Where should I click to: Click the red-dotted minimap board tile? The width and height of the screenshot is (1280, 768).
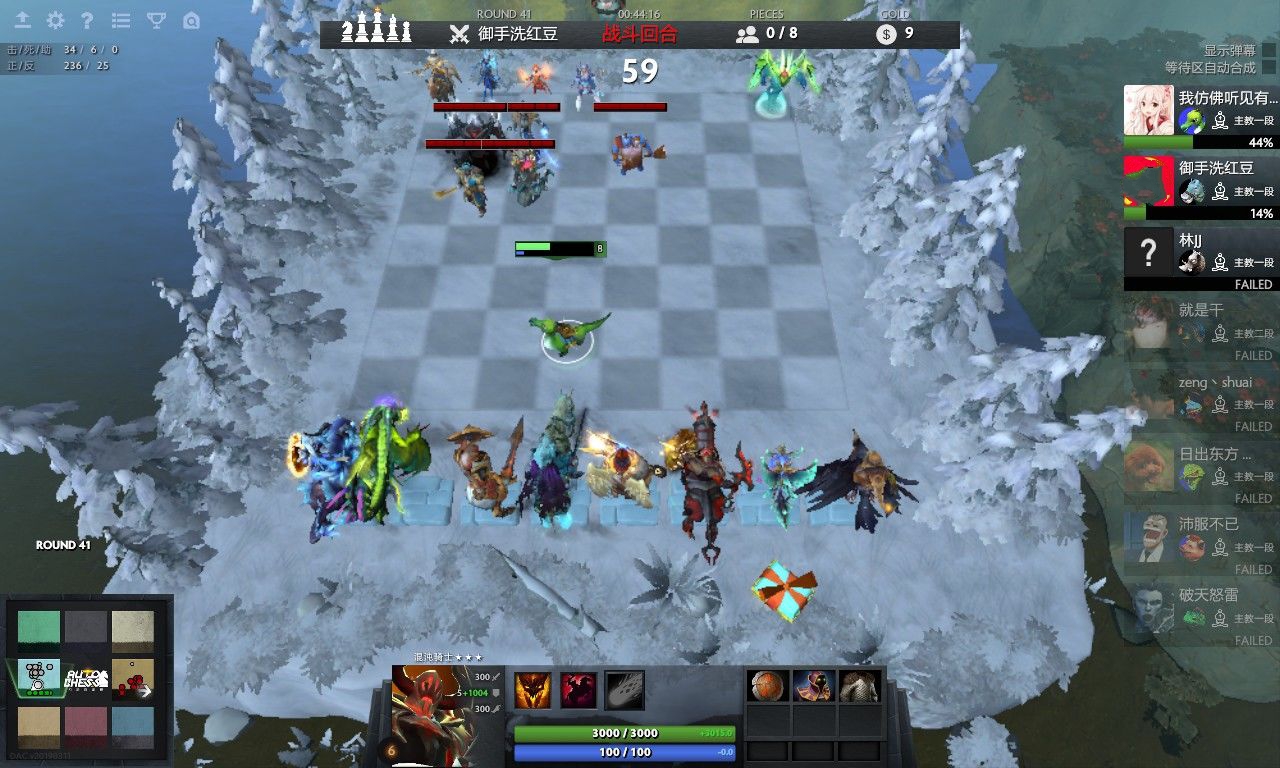pyautogui.click(x=132, y=678)
